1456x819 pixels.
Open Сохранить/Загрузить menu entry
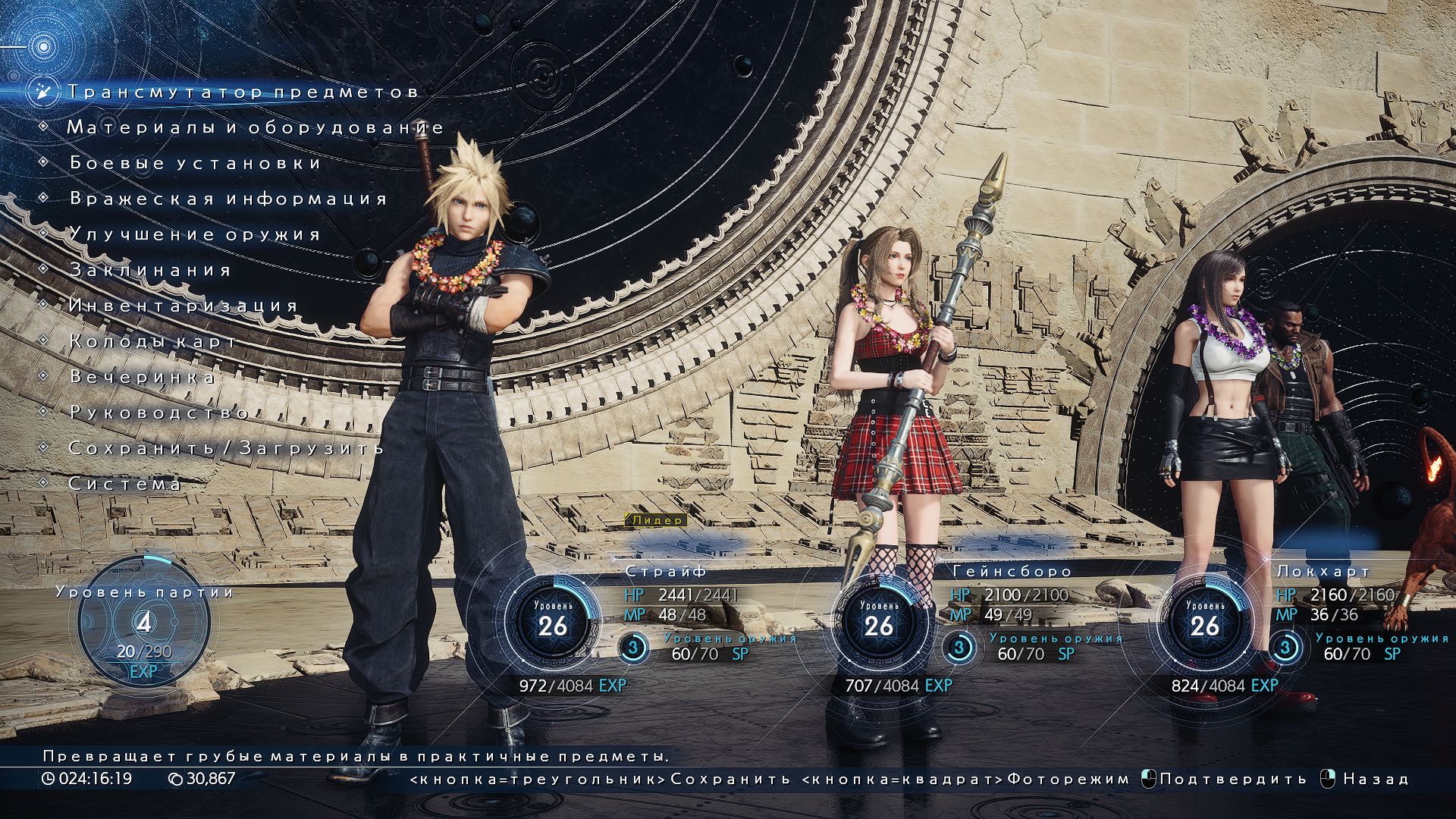[x=226, y=448]
